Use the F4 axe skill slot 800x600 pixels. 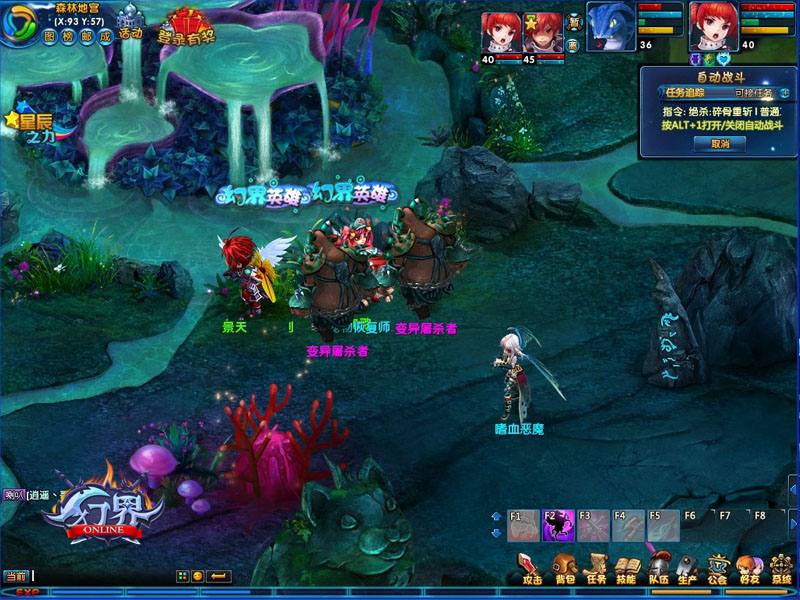click(627, 525)
